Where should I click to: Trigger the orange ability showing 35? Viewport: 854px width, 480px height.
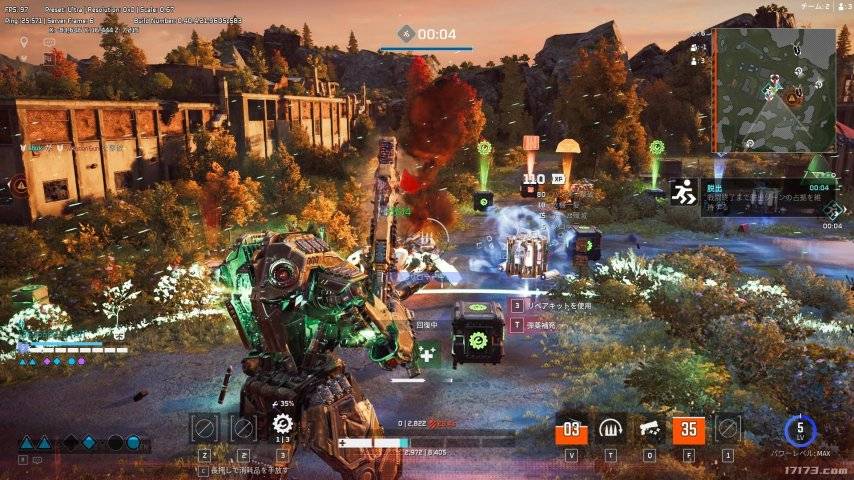tap(689, 430)
